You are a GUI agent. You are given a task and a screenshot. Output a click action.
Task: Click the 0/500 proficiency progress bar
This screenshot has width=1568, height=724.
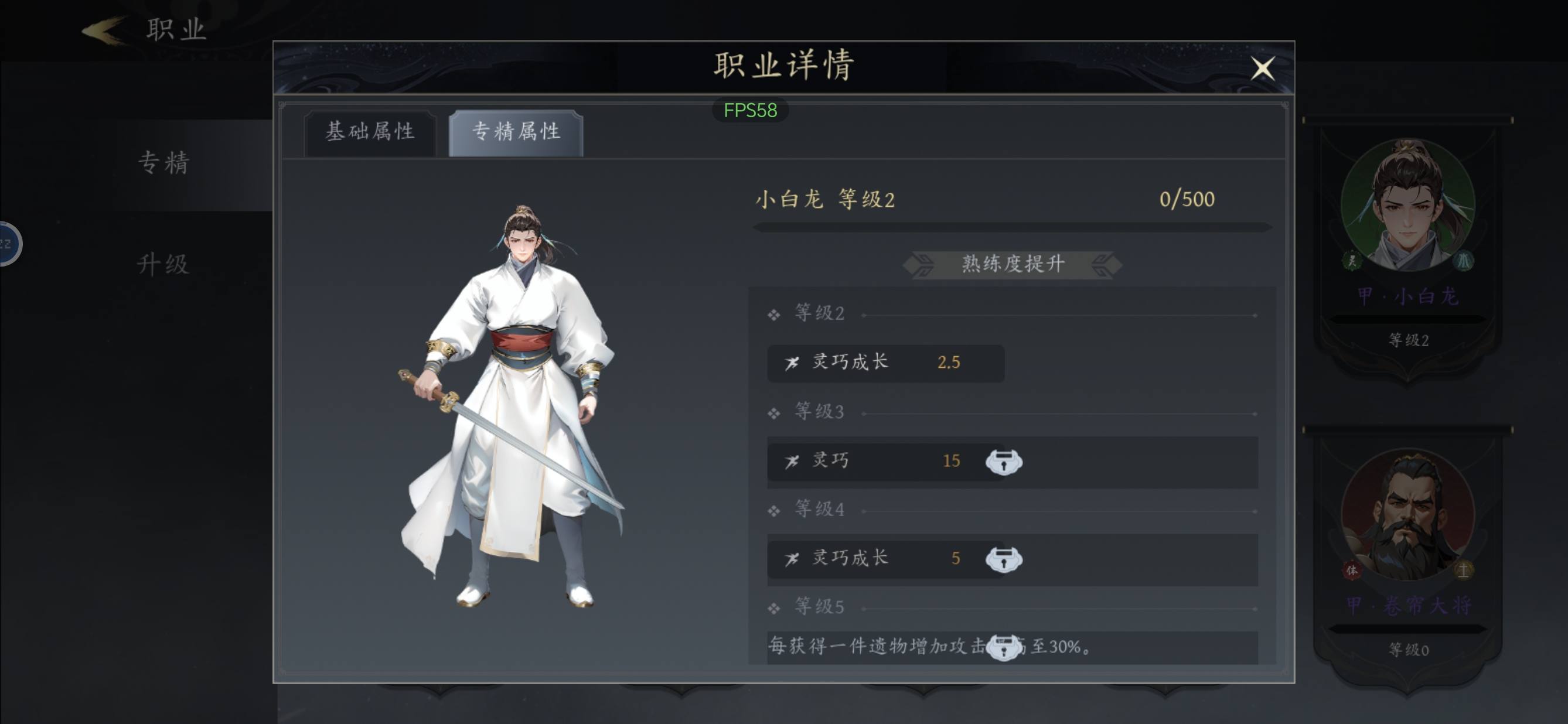pos(1010,226)
